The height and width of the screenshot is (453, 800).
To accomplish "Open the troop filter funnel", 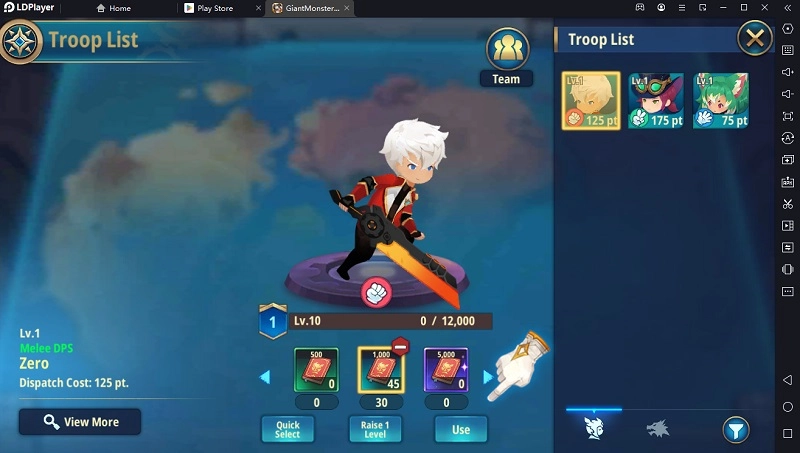I will (x=735, y=430).
